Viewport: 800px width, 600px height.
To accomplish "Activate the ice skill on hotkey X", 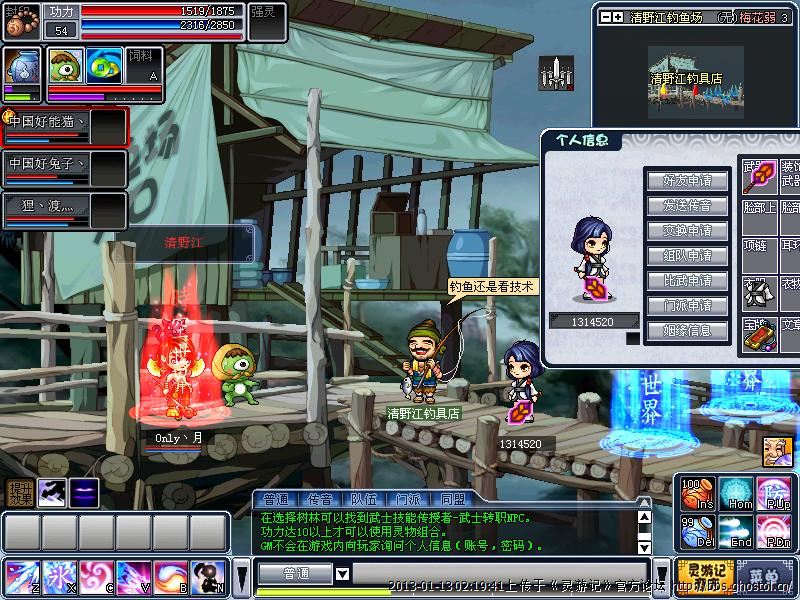I will pyautogui.click(x=58, y=577).
